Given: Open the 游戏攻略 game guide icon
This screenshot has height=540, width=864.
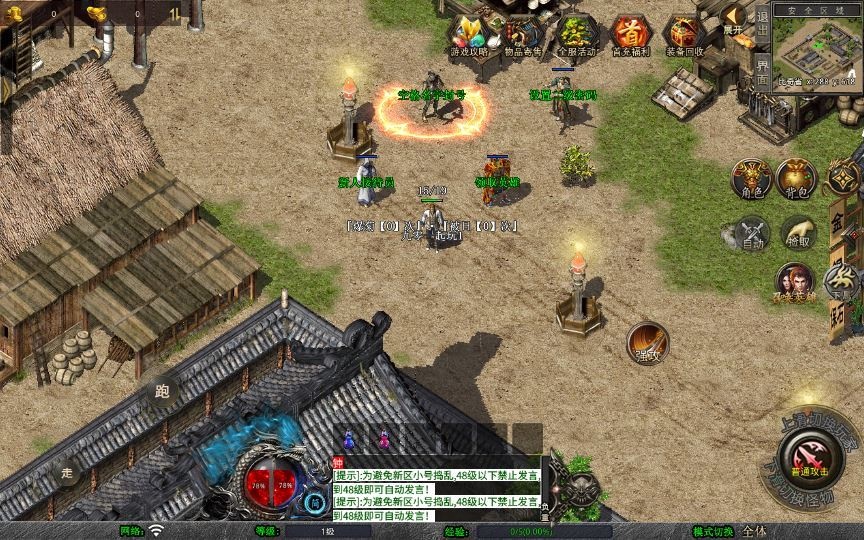Looking at the screenshot, I should (x=469, y=35).
